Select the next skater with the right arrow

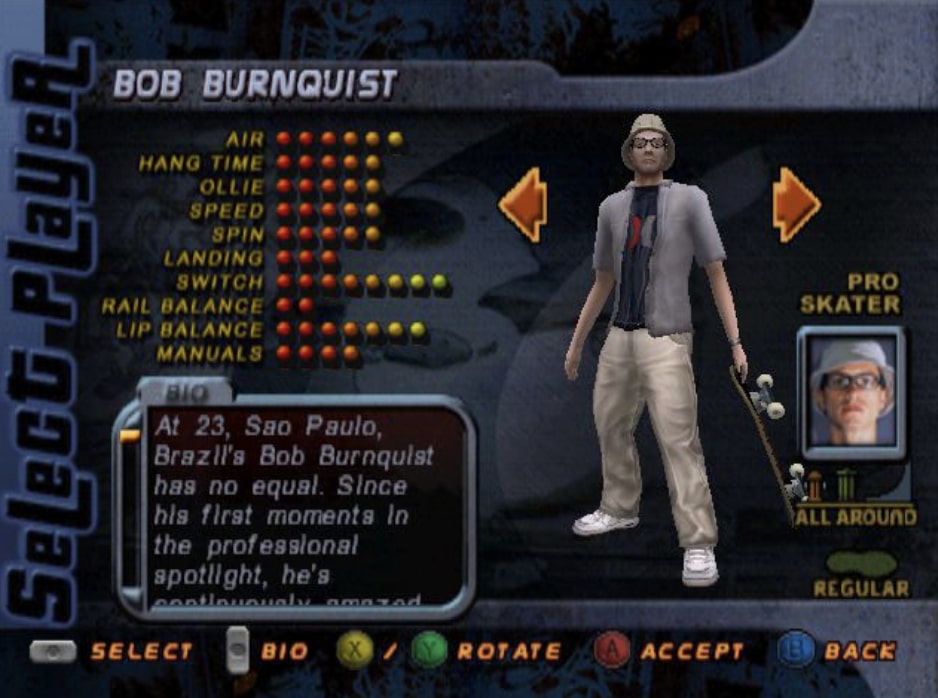pyautogui.click(x=796, y=204)
